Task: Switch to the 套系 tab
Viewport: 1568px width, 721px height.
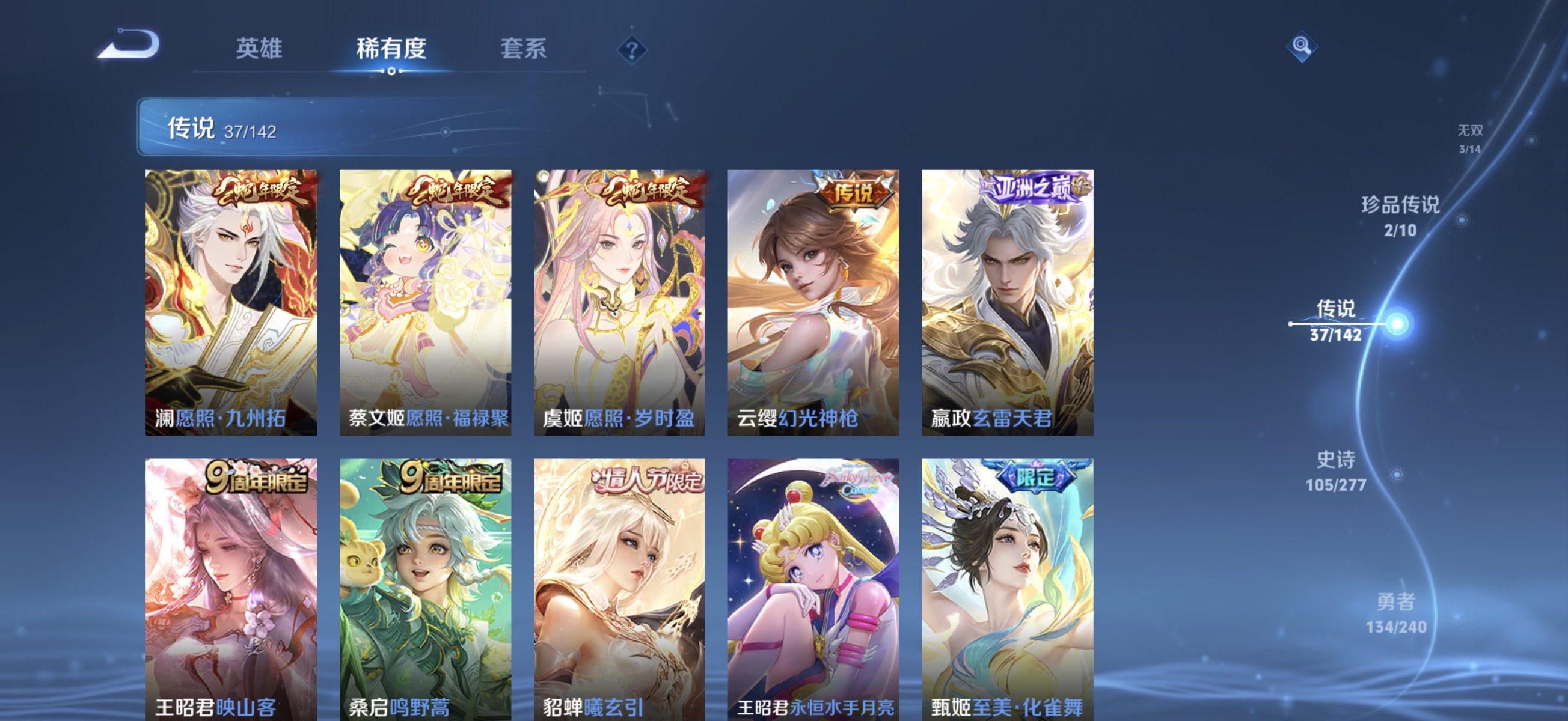Action: (522, 50)
